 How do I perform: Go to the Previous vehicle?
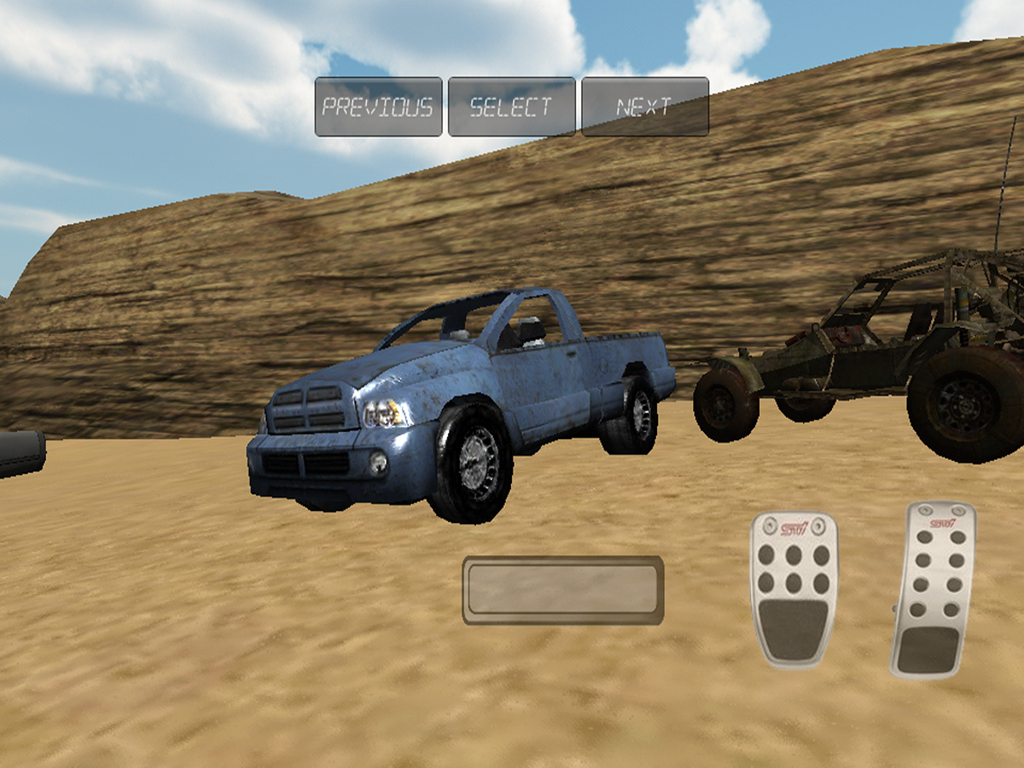(x=378, y=107)
